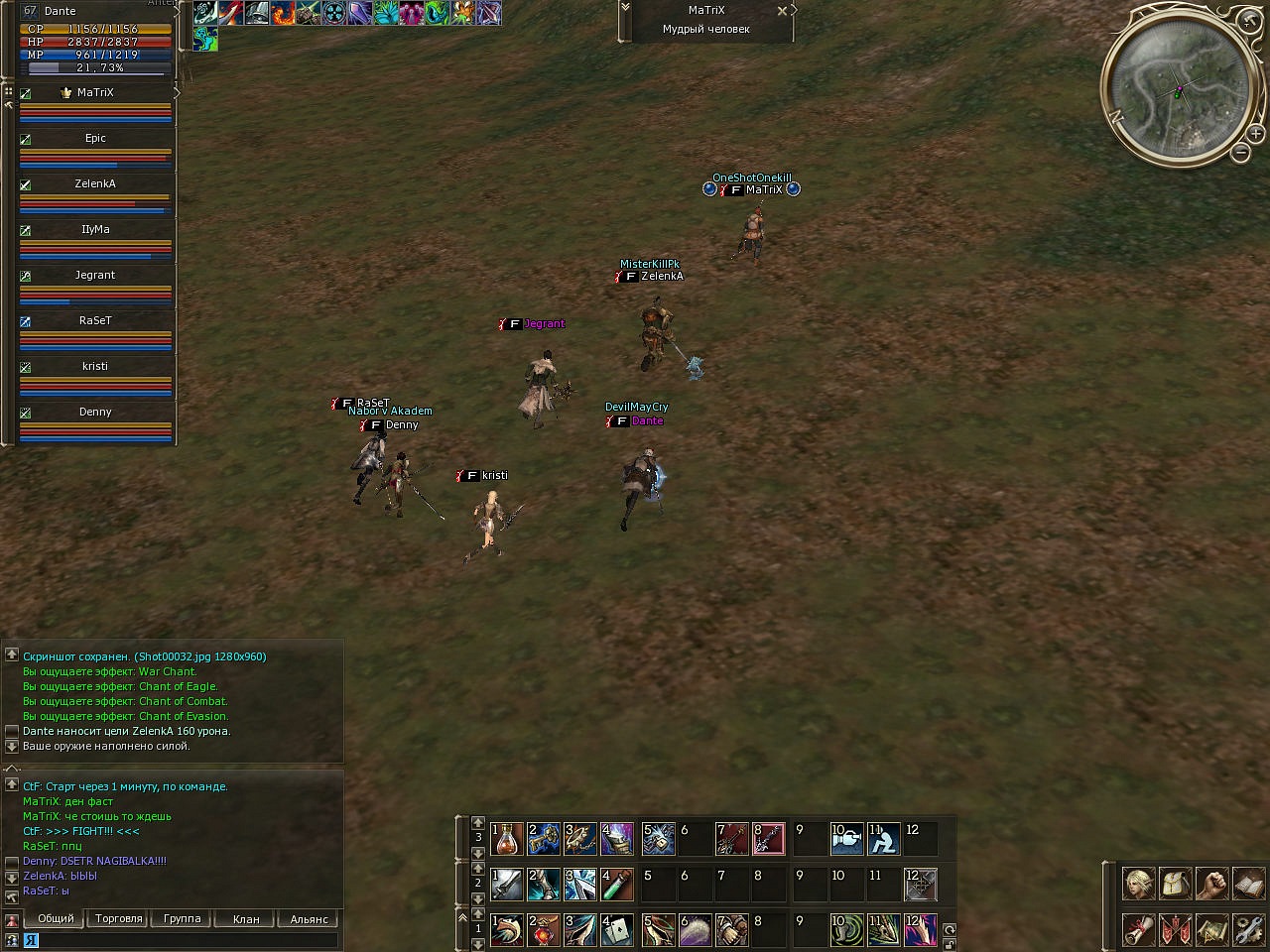Image resolution: width=1270 pixels, height=952 pixels.
Task: Use the red potion hotbar slot
Action: pyautogui.click(x=508, y=839)
